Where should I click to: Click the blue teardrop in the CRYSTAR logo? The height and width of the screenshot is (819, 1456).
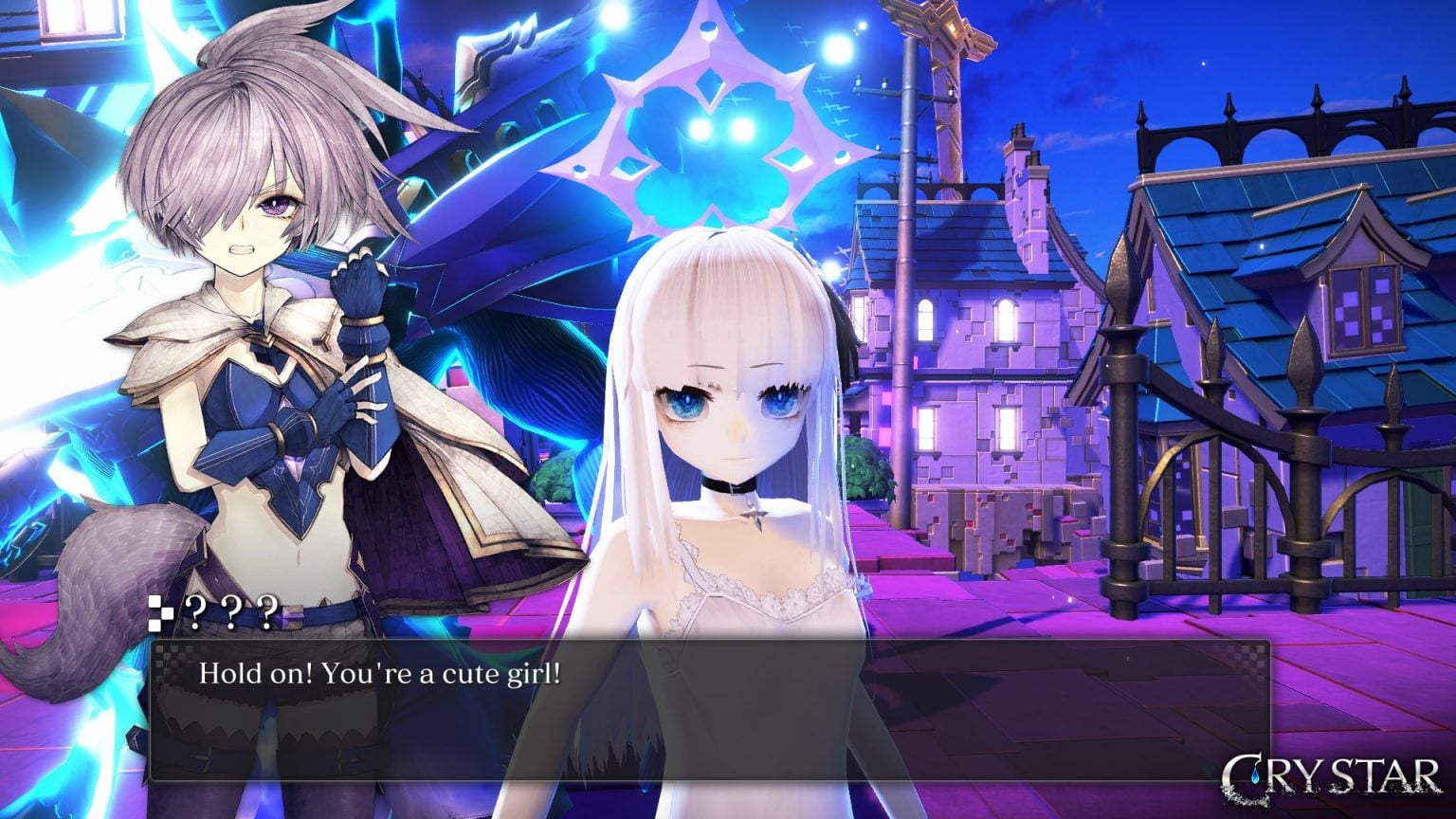(x=1255, y=774)
